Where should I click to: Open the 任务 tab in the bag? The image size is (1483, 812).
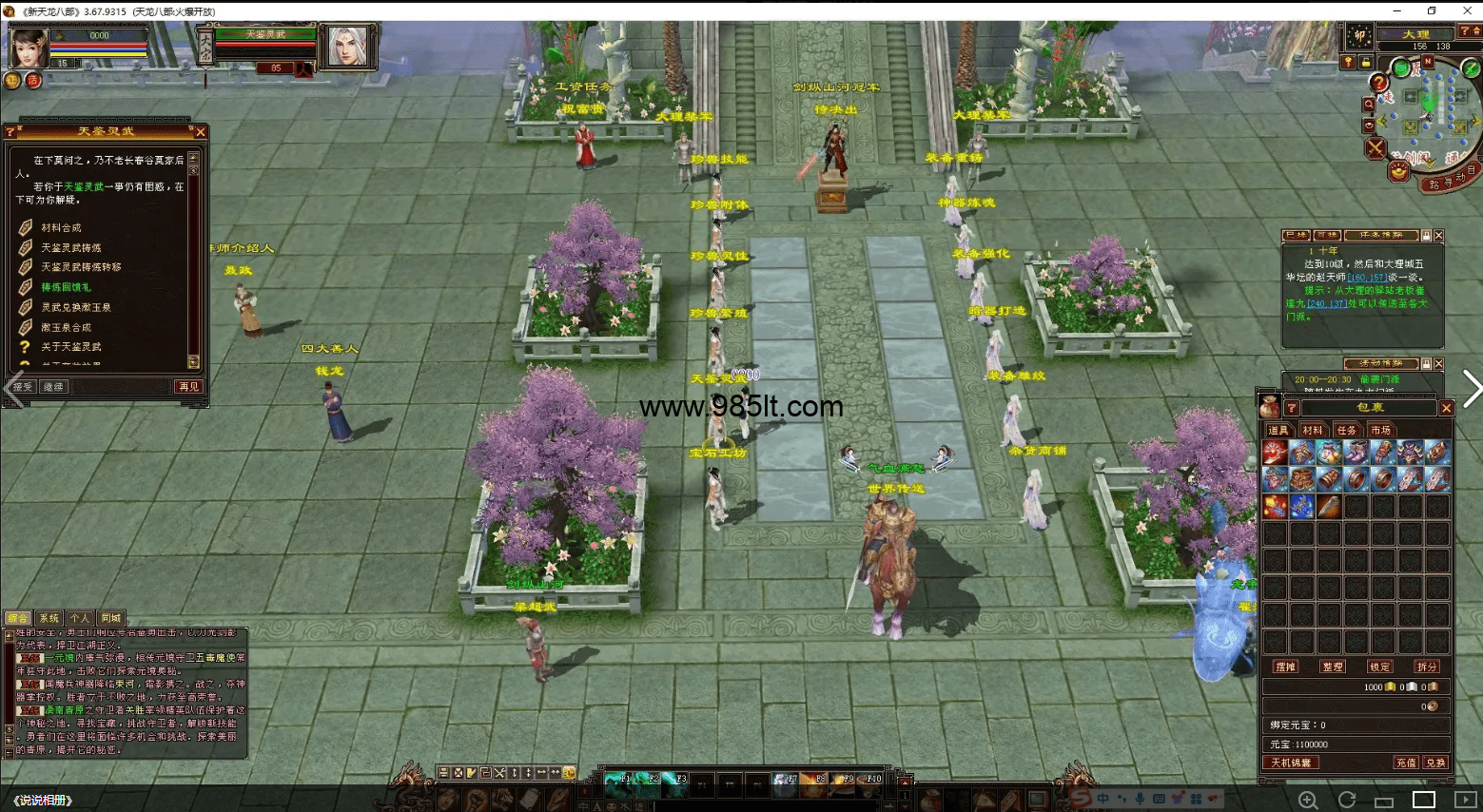coord(1347,431)
